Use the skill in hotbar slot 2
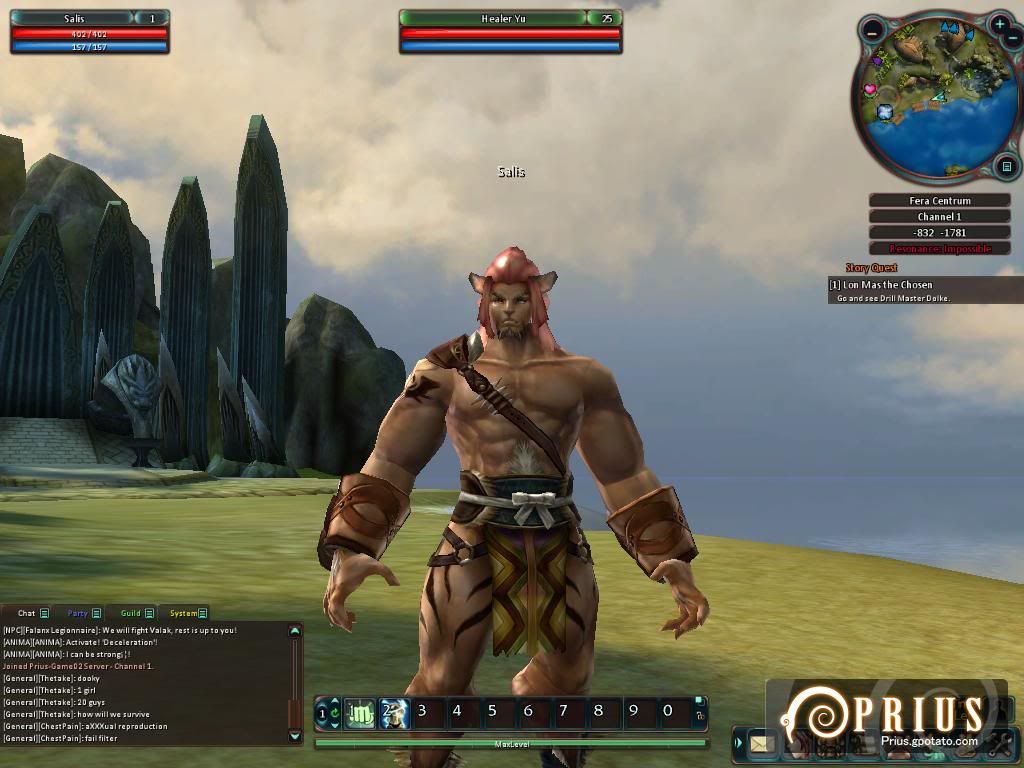Image resolution: width=1024 pixels, height=768 pixels. 393,712
